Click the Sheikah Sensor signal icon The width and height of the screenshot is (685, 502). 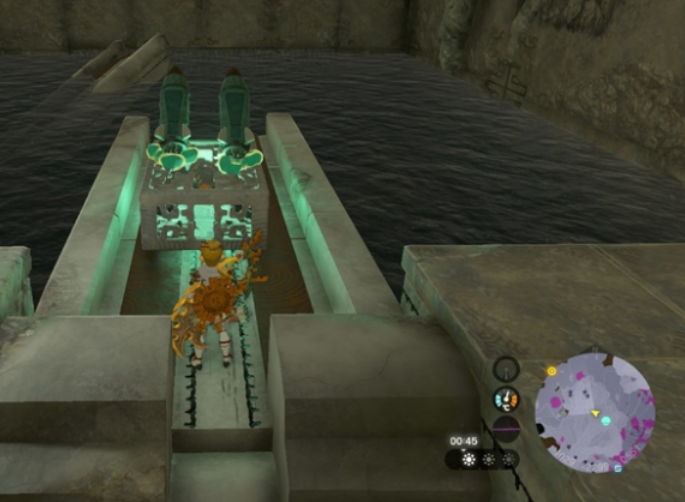click(x=506, y=369)
